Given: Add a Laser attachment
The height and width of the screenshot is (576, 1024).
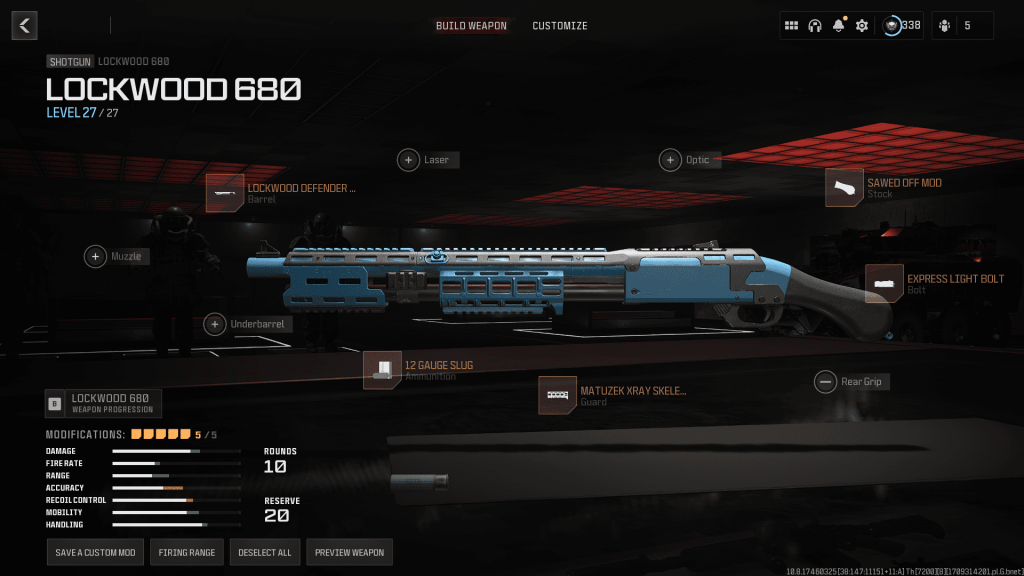Looking at the screenshot, I should coord(409,160).
